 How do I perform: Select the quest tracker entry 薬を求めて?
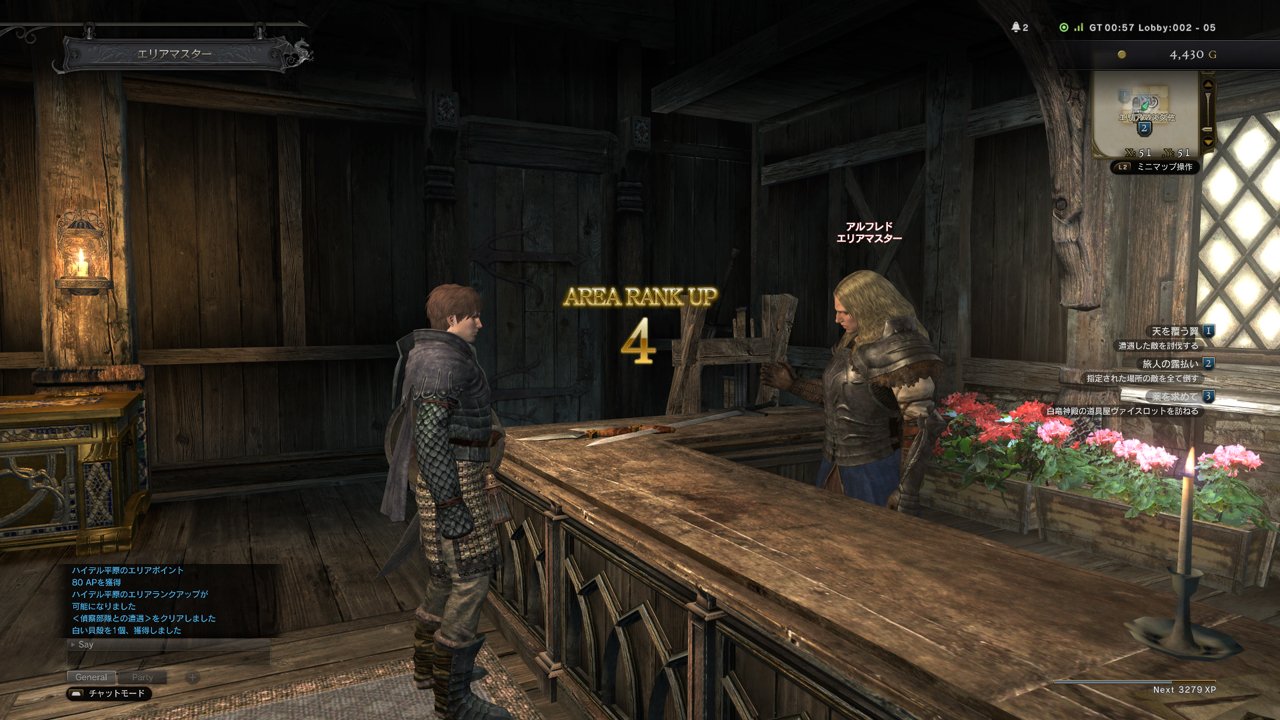point(1175,397)
